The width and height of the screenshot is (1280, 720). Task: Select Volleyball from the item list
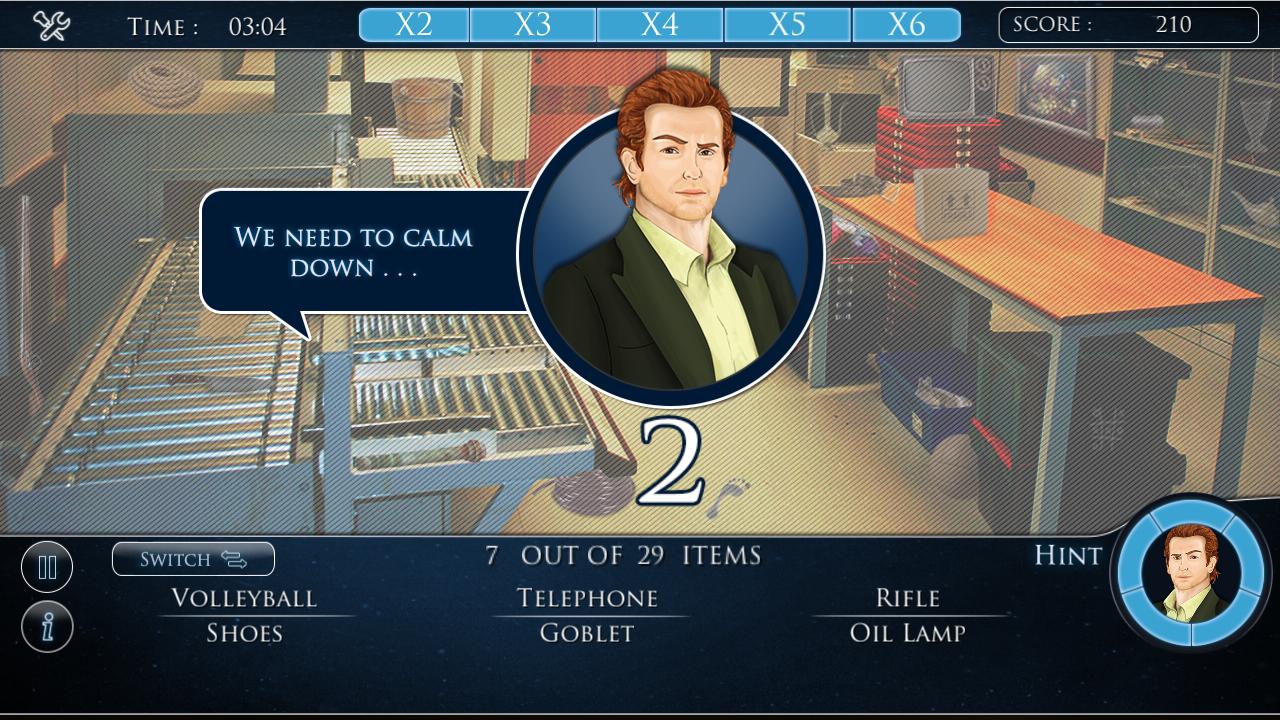click(245, 597)
